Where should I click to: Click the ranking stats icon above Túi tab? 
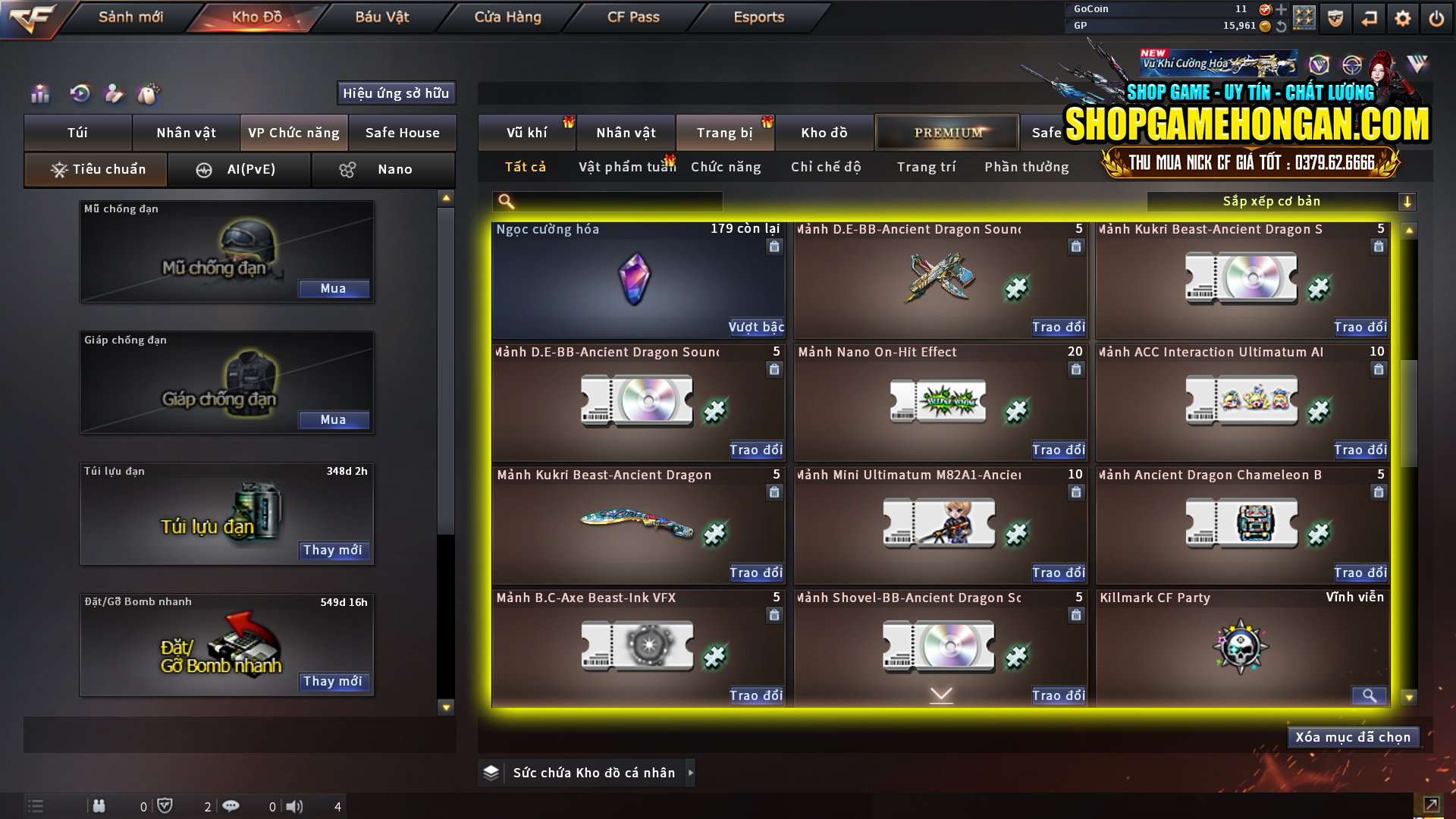click(x=39, y=94)
